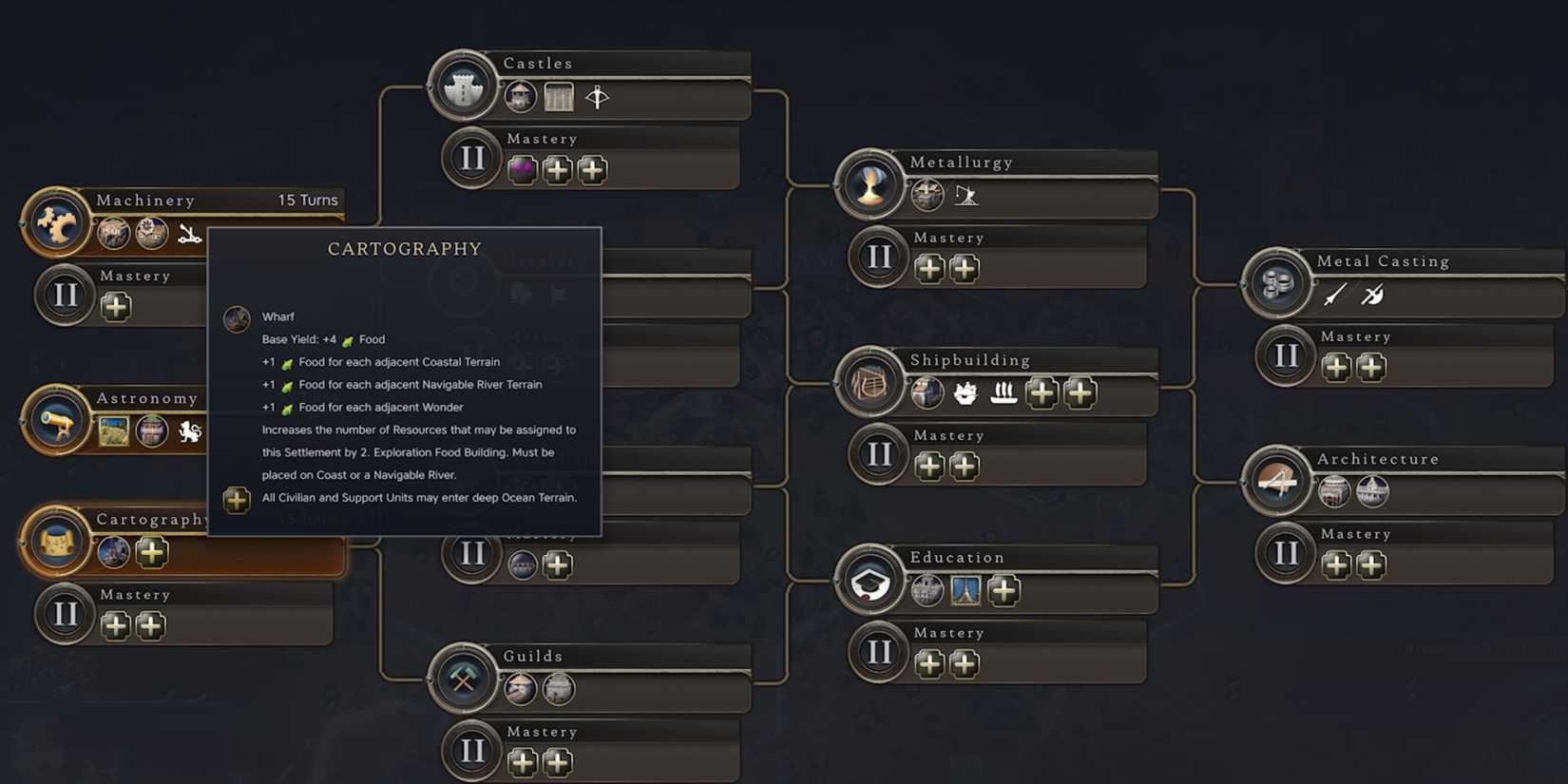Expand the Metallurgy Mastery II node
The image size is (1568, 784).
(x=880, y=257)
